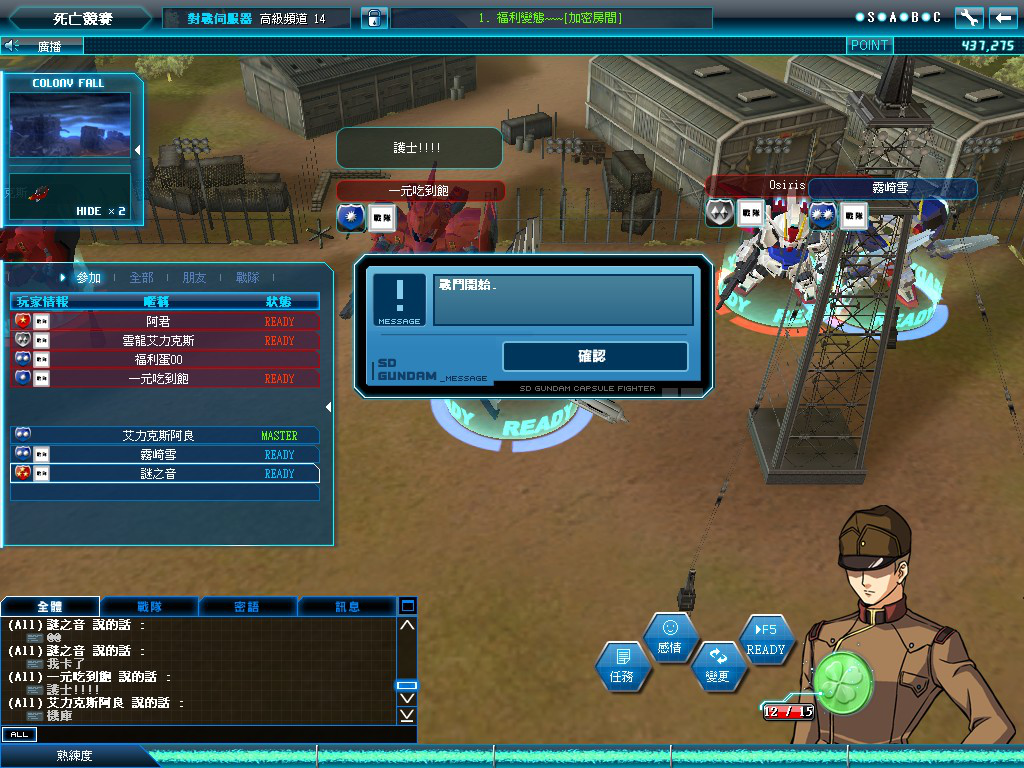Toggle the F5 READY button
The image size is (1024, 768).
tap(766, 639)
